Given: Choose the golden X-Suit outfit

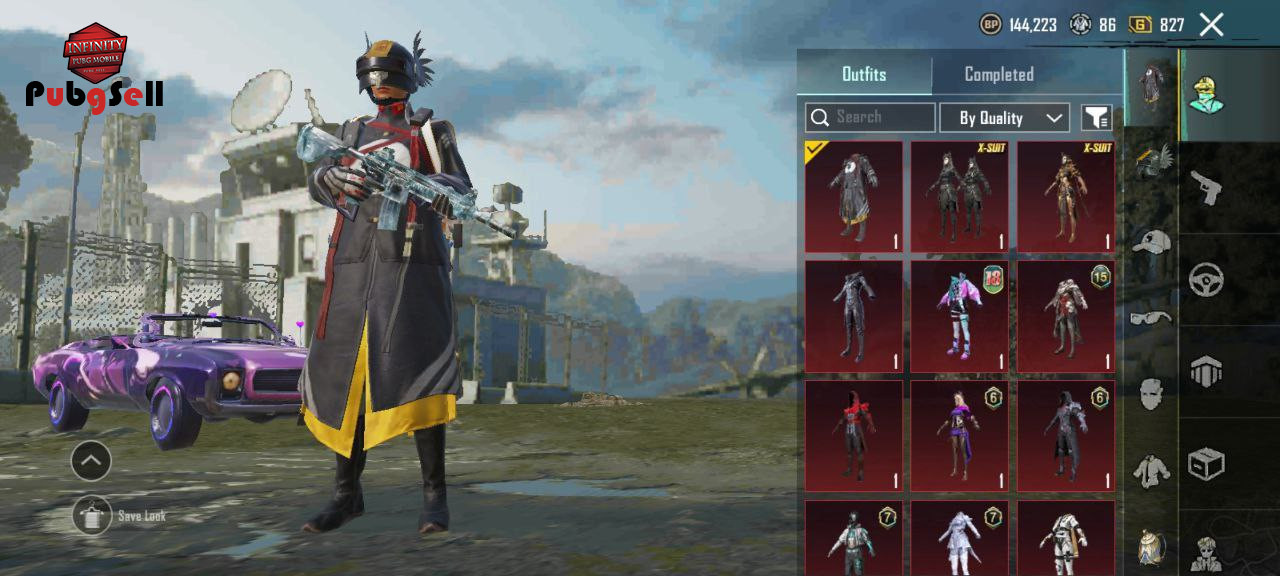Looking at the screenshot, I should tap(1066, 196).
